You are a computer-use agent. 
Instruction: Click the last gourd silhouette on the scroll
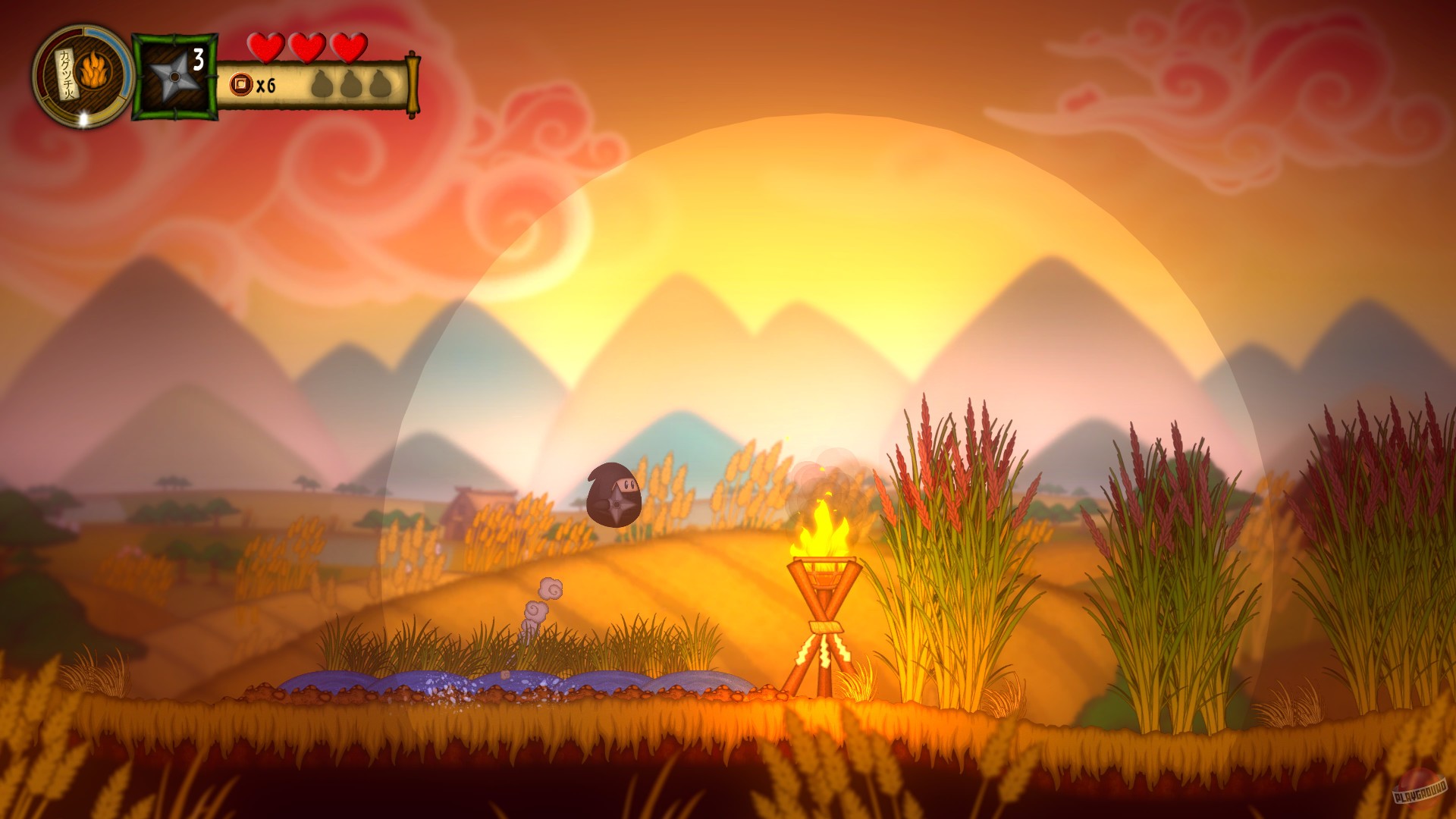pyautogui.click(x=381, y=83)
